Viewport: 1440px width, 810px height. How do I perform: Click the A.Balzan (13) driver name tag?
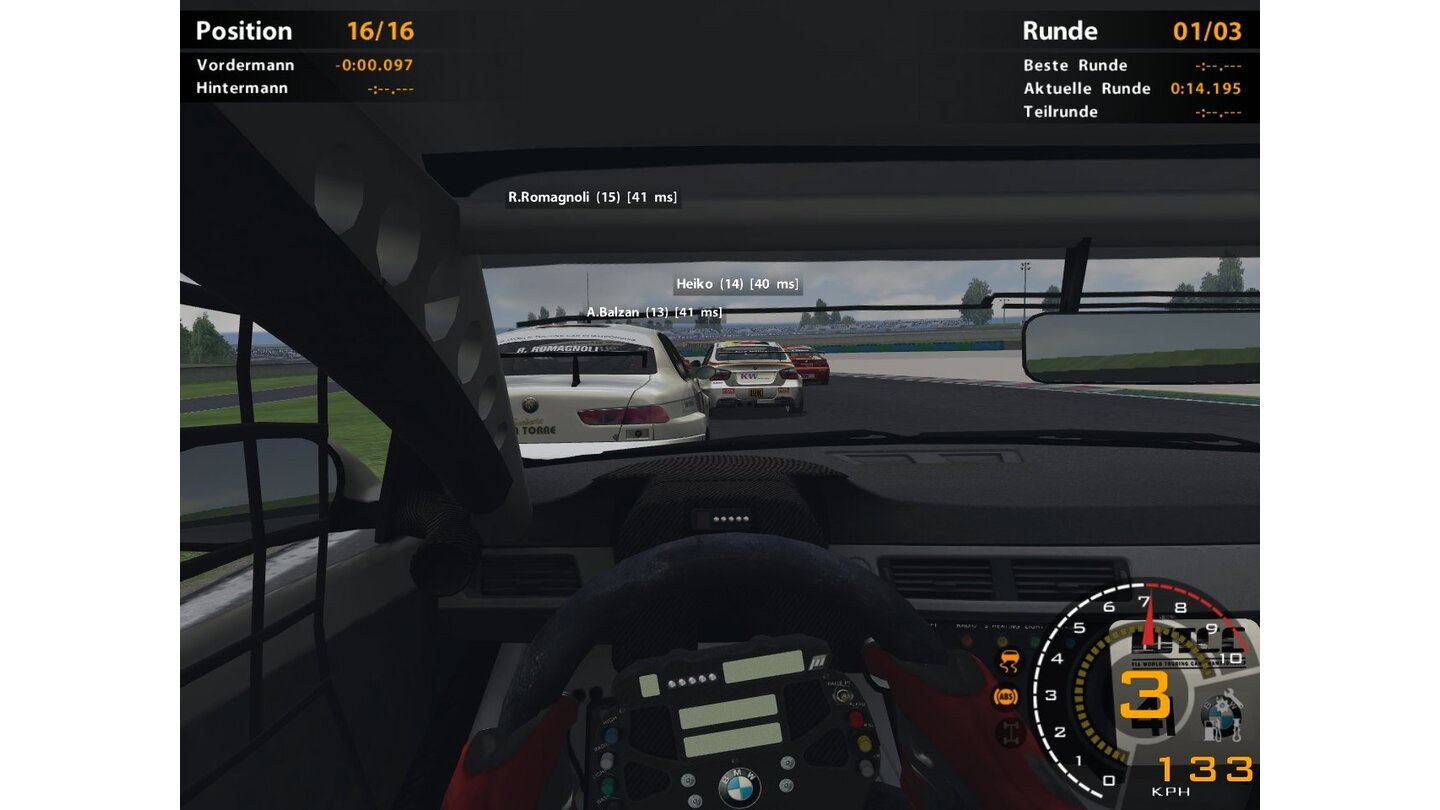(x=655, y=312)
